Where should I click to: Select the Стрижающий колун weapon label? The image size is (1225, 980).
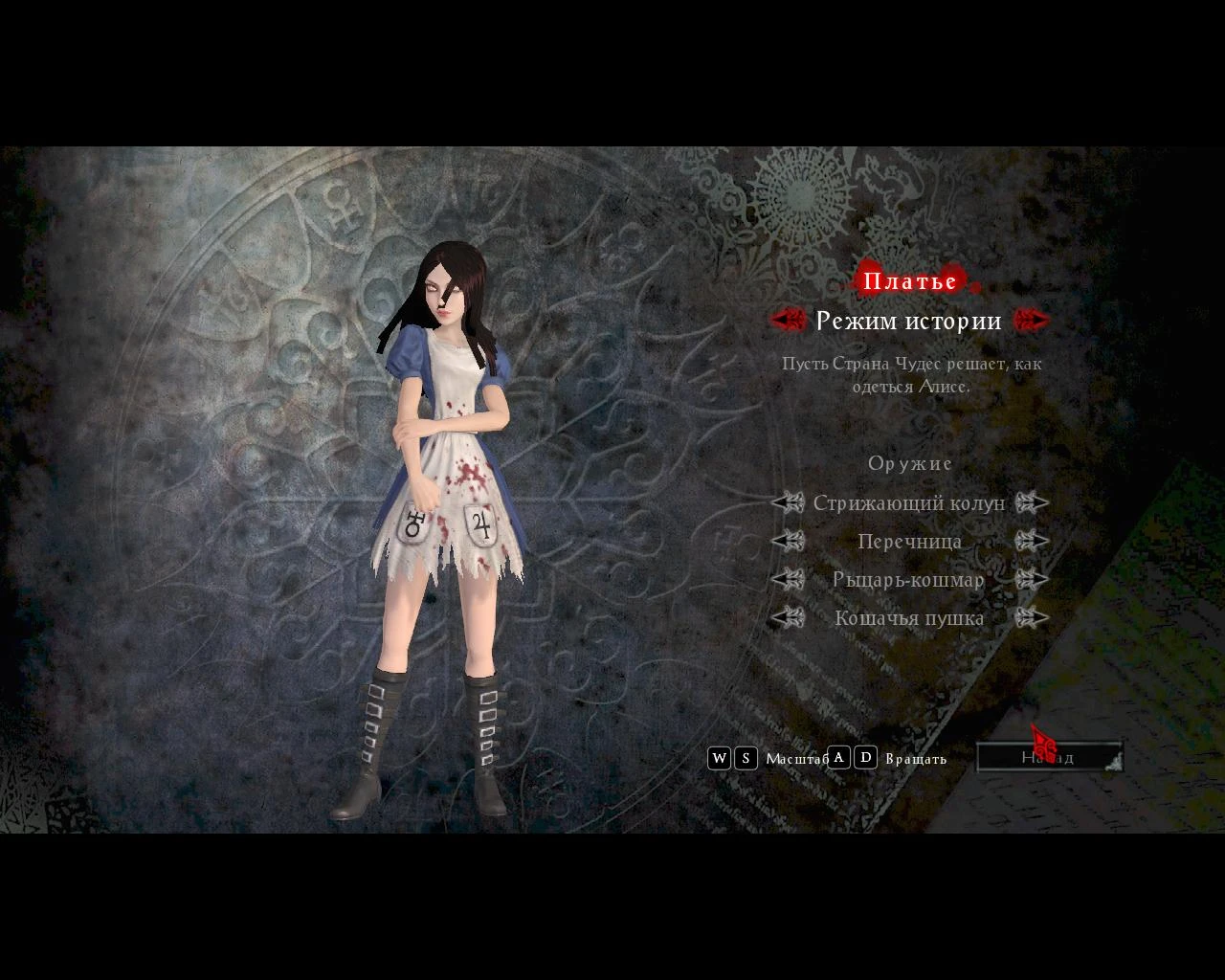click(x=910, y=502)
